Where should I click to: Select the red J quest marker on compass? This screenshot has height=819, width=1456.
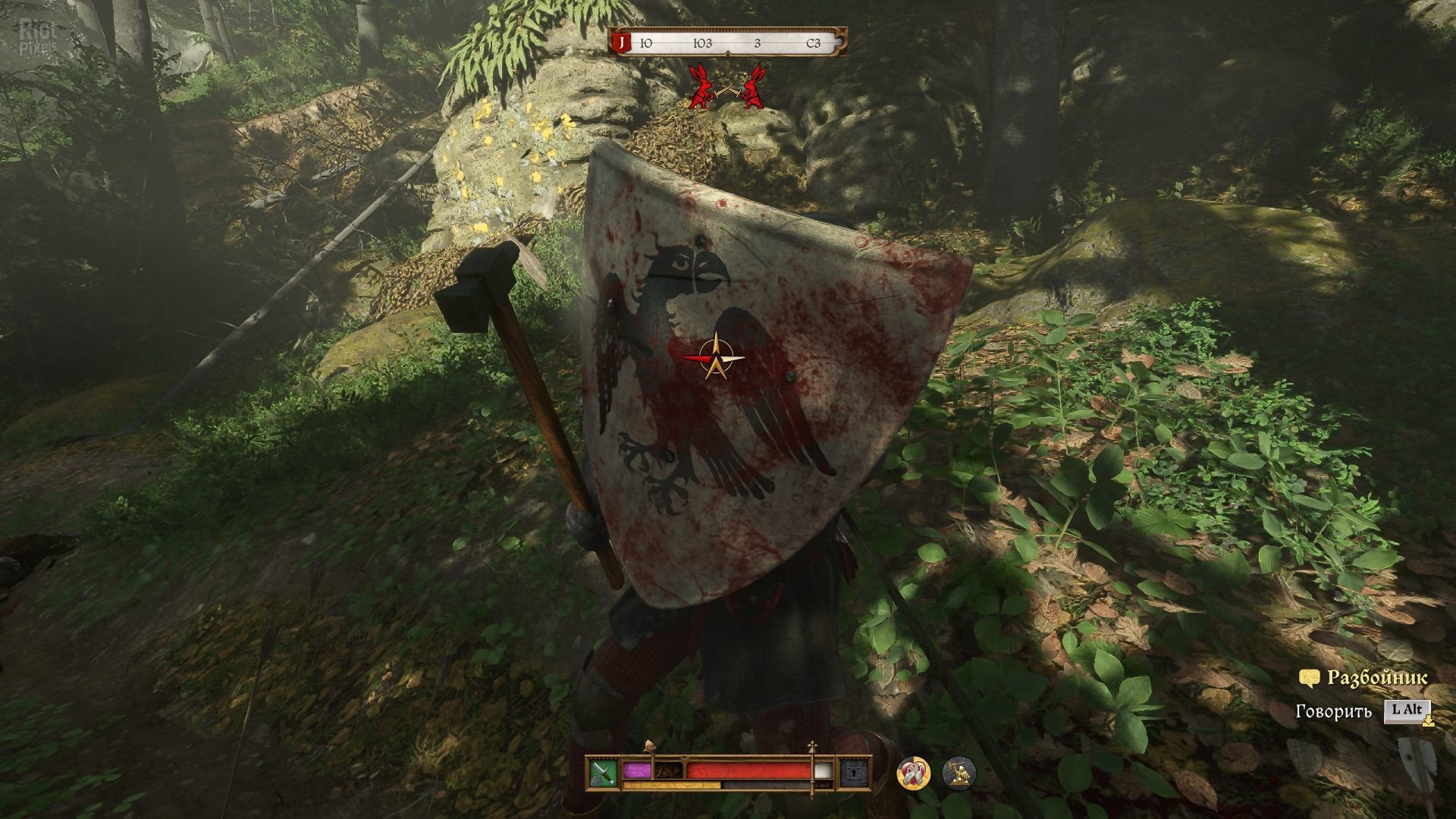pyautogui.click(x=622, y=43)
